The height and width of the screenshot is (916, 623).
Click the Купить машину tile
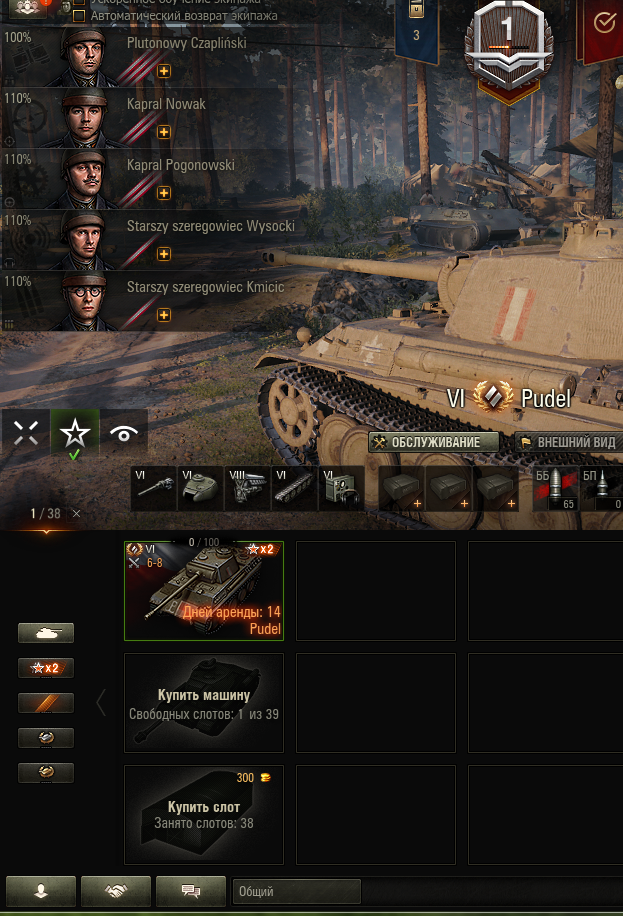(204, 703)
